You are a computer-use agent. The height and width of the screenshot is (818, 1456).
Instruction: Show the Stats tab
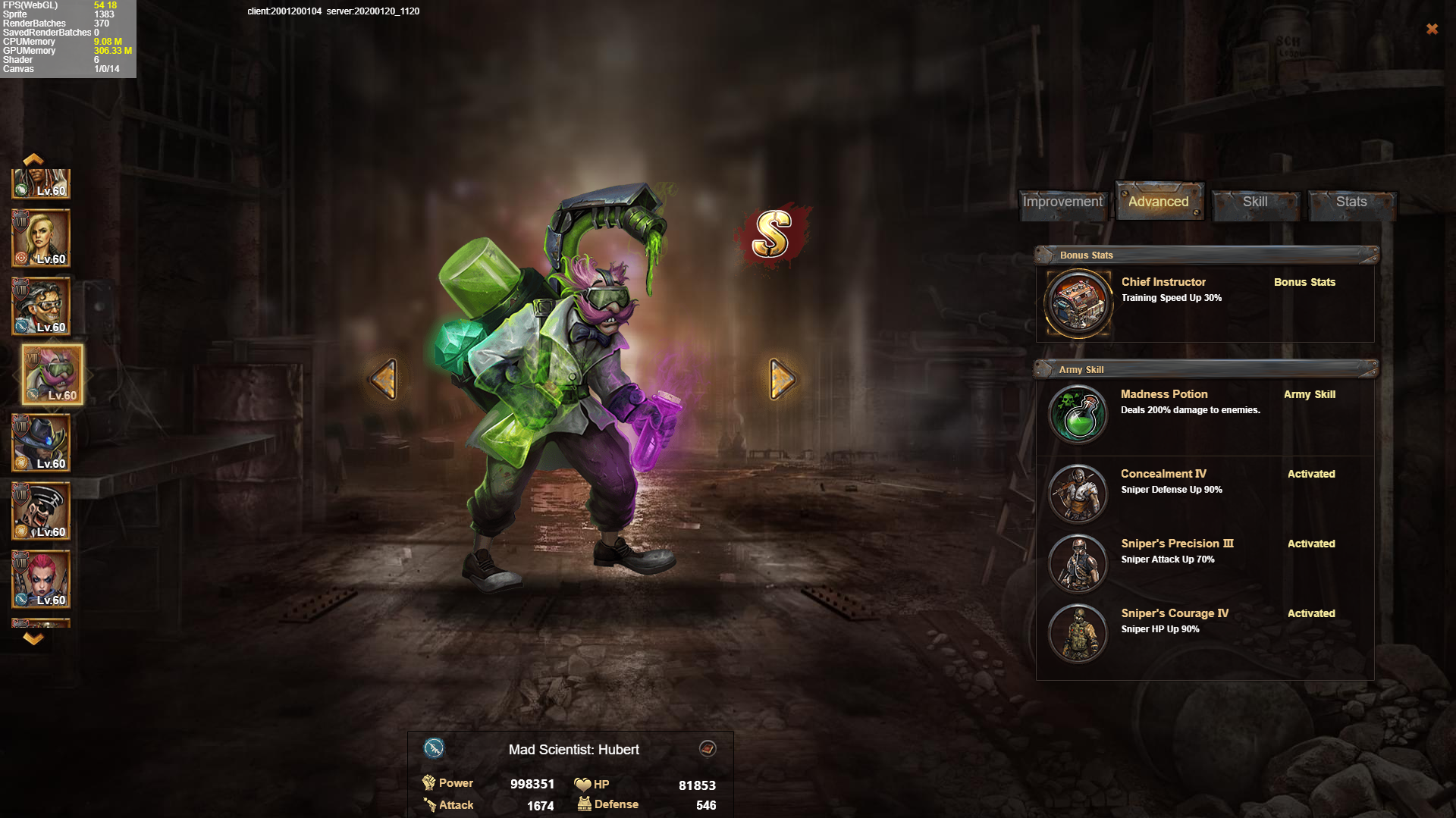pyautogui.click(x=1351, y=202)
